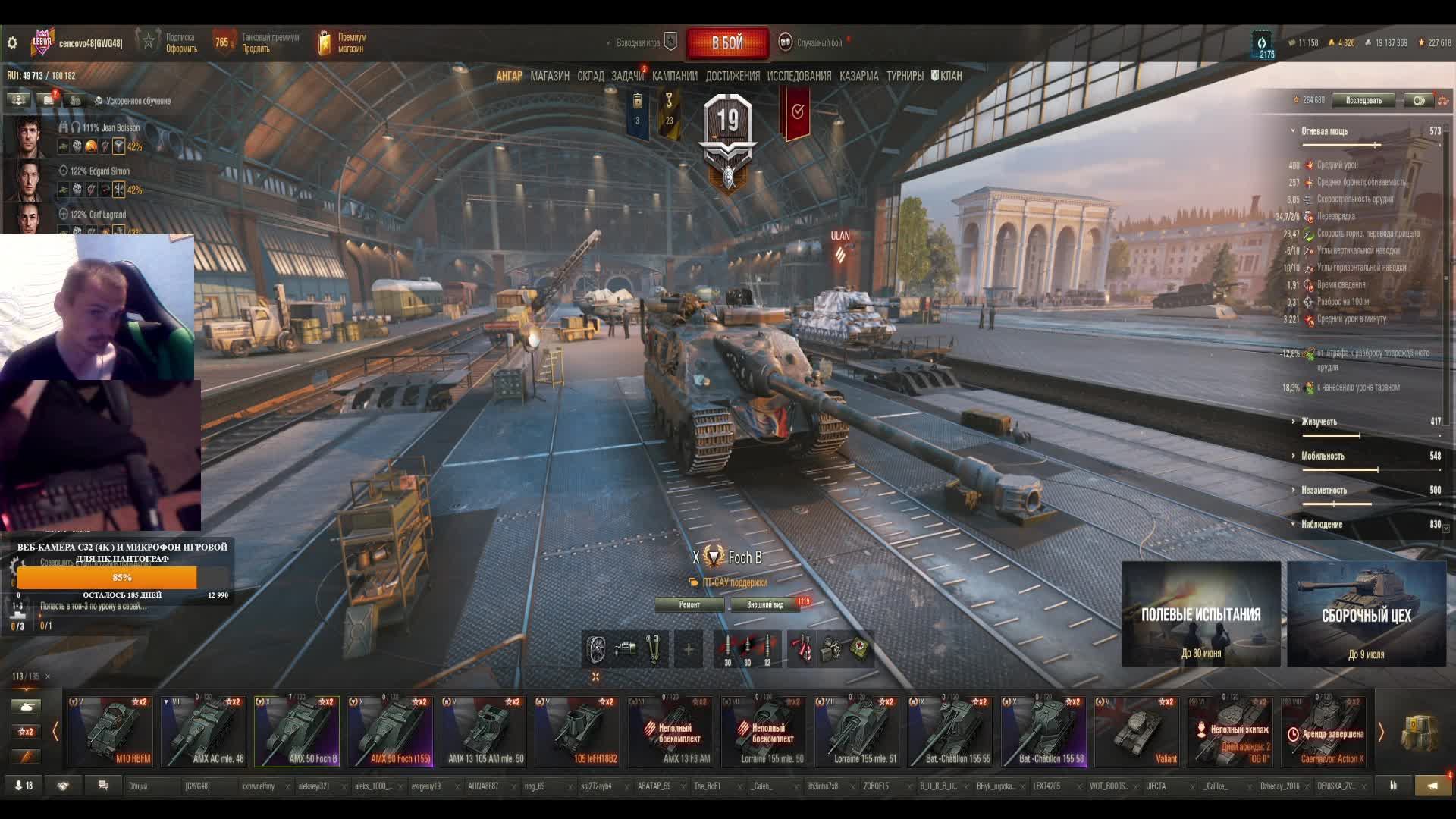1456x819 pixels.
Task: Go to the КАМПАНИИ tab
Action: coord(674,76)
